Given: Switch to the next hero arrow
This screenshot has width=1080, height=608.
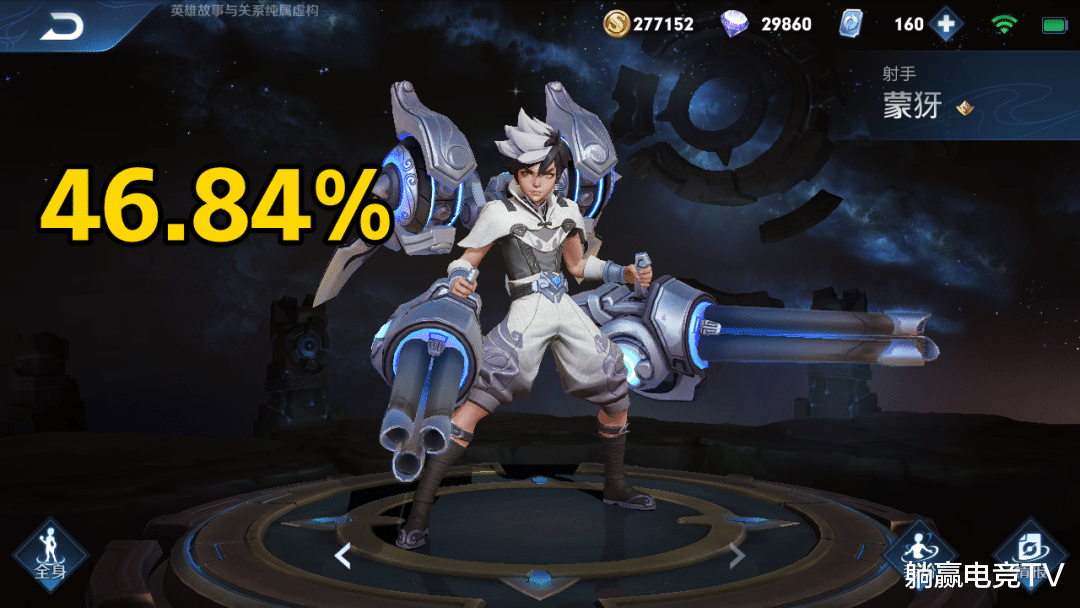Looking at the screenshot, I should click(737, 555).
